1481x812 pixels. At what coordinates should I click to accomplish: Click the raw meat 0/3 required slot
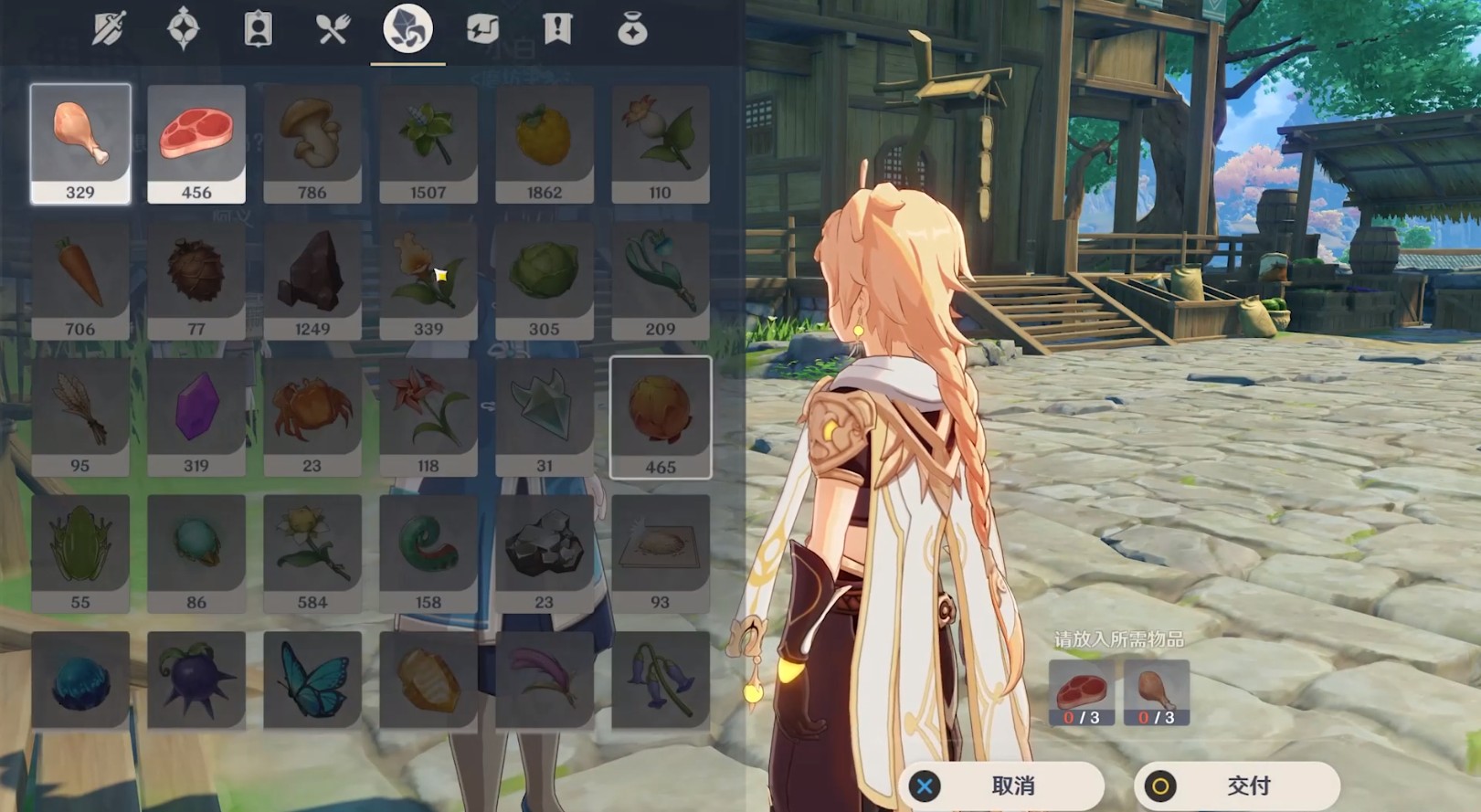(x=1081, y=693)
